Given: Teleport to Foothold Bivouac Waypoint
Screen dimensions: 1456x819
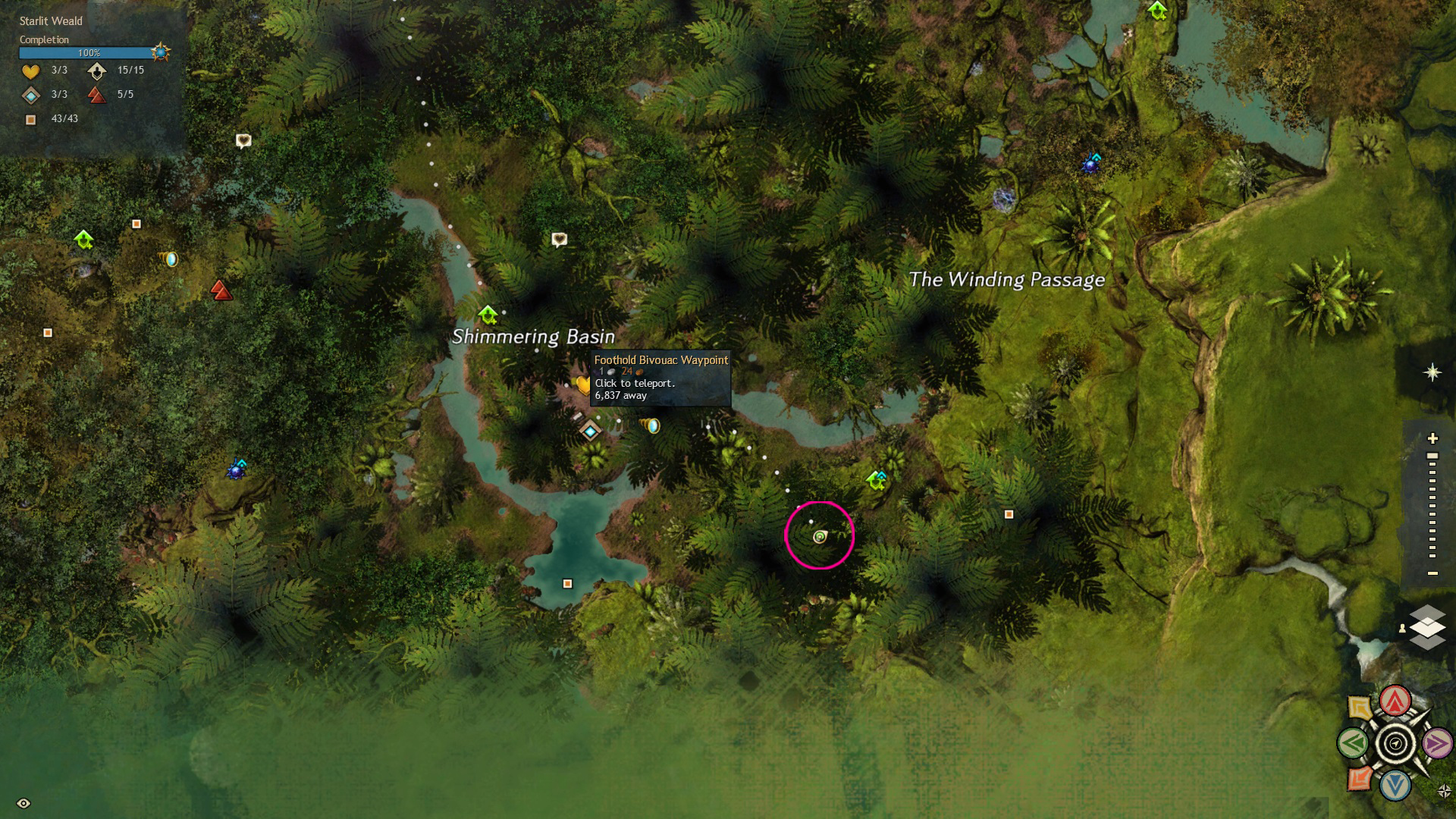Looking at the screenshot, I should [590, 431].
